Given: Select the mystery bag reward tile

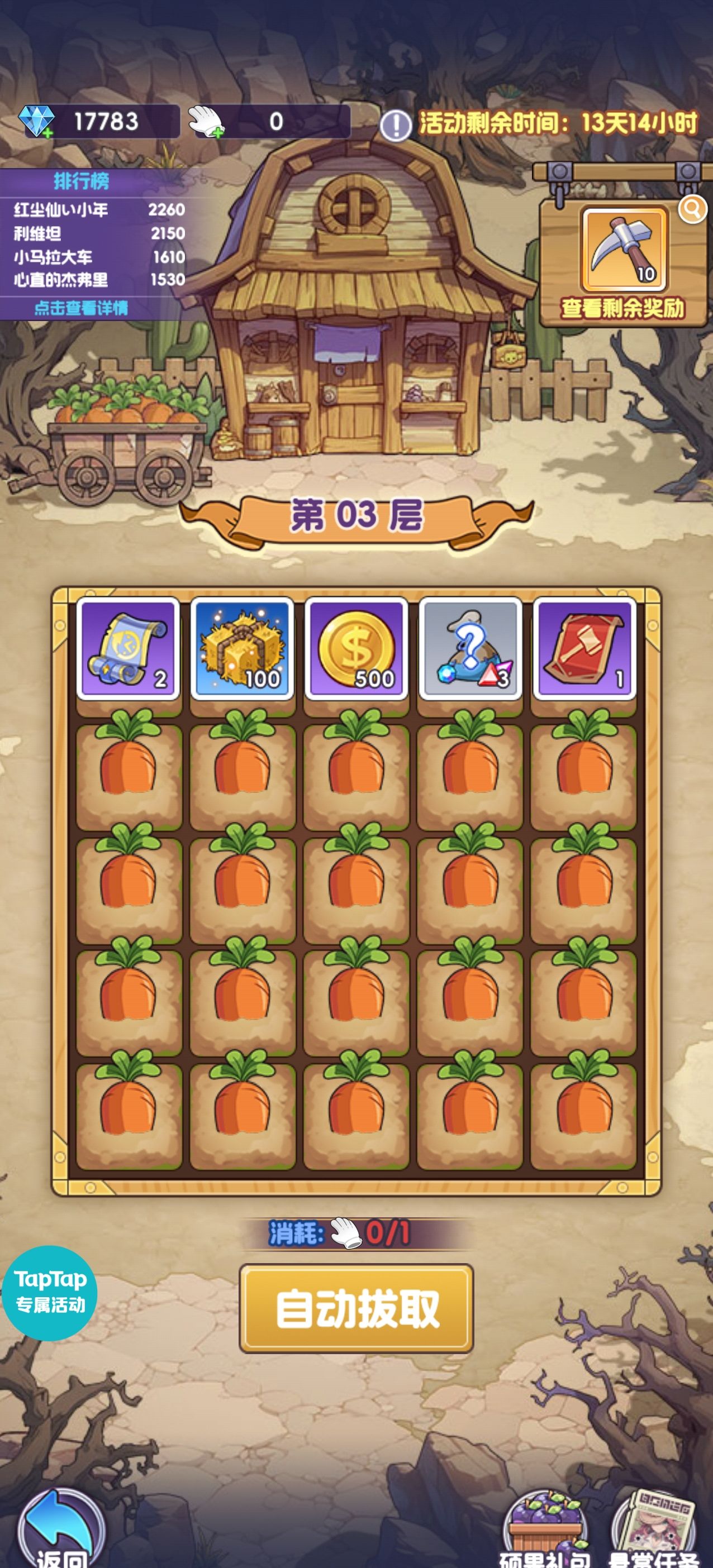Looking at the screenshot, I should pyautogui.click(x=470, y=649).
